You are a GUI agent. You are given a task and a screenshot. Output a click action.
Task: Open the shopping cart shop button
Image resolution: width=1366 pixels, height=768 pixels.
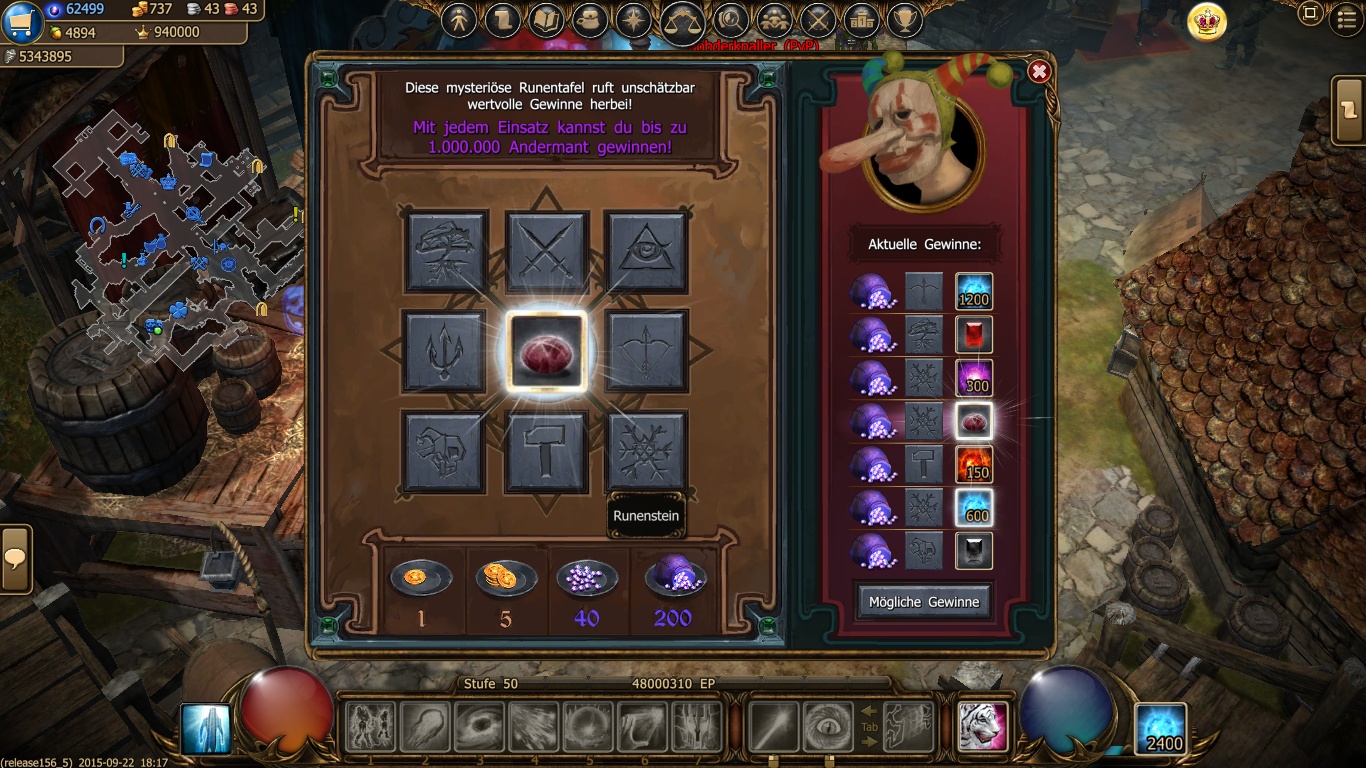[21, 22]
